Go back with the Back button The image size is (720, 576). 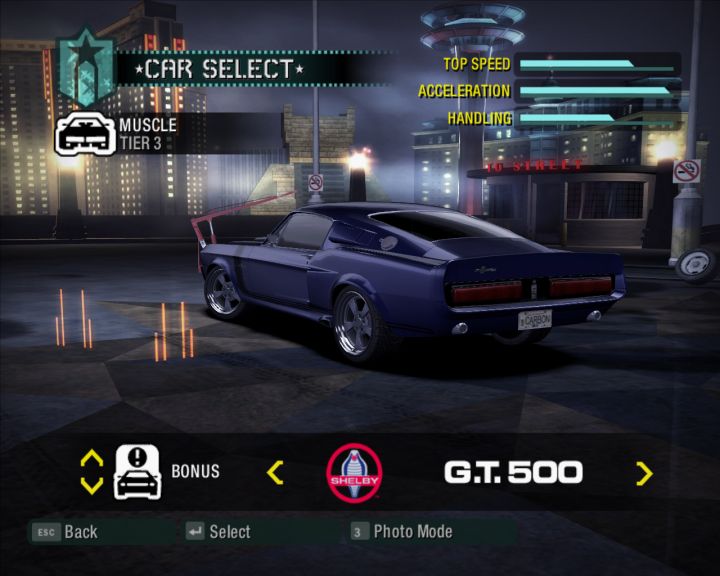click(66, 532)
